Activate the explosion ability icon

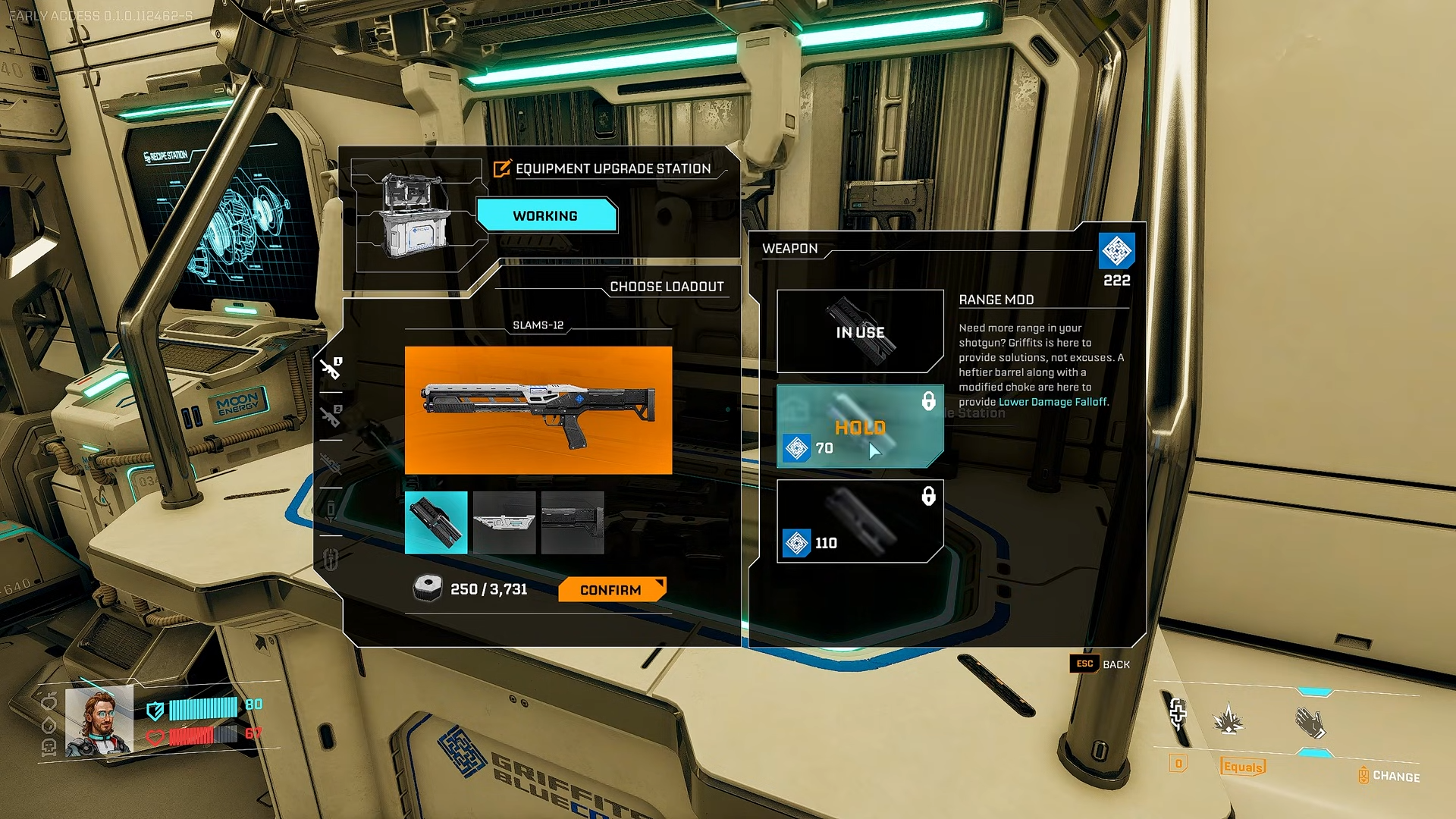click(x=1228, y=719)
